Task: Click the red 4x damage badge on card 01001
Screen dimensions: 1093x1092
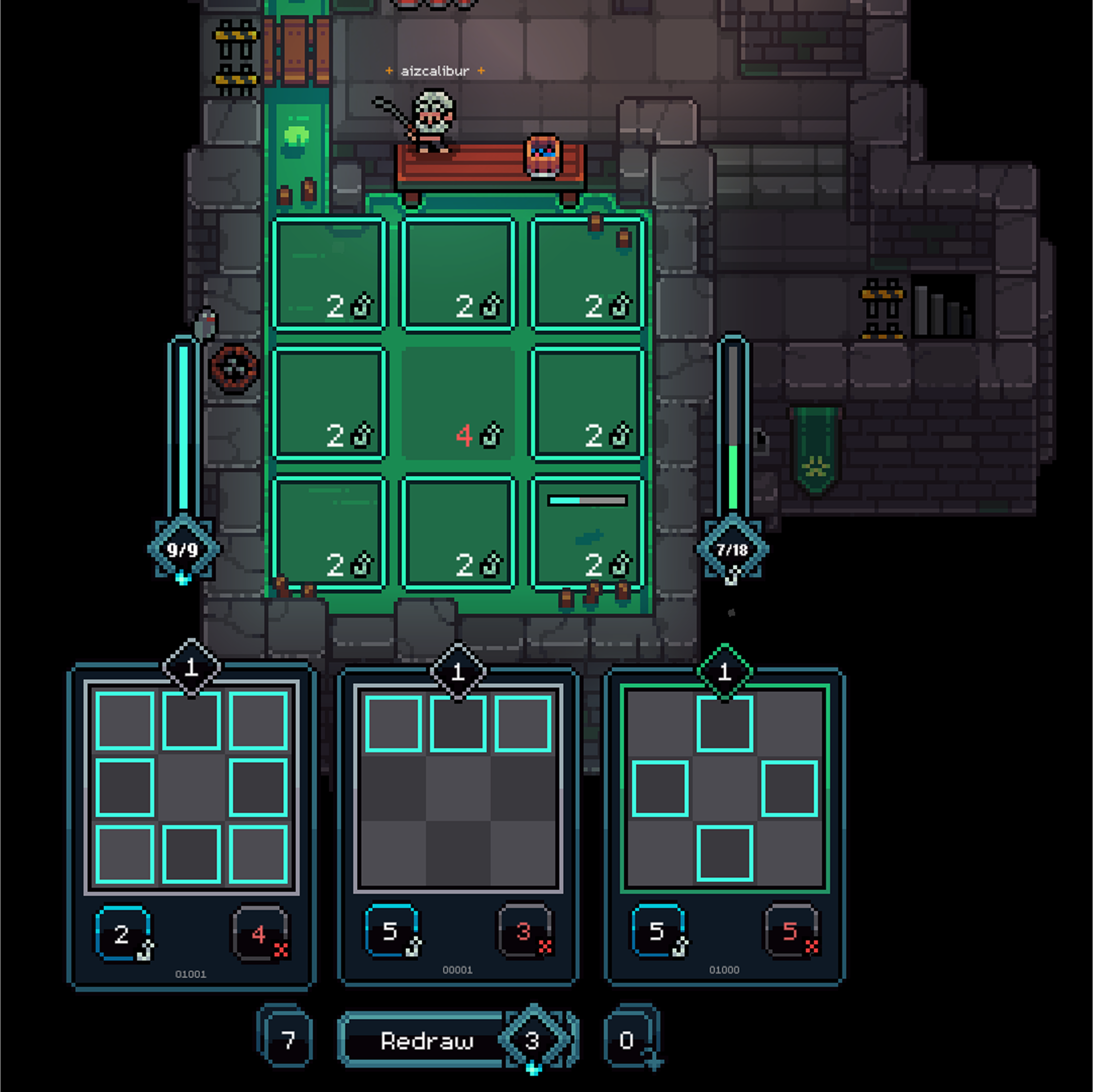Action: coord(259,935)
